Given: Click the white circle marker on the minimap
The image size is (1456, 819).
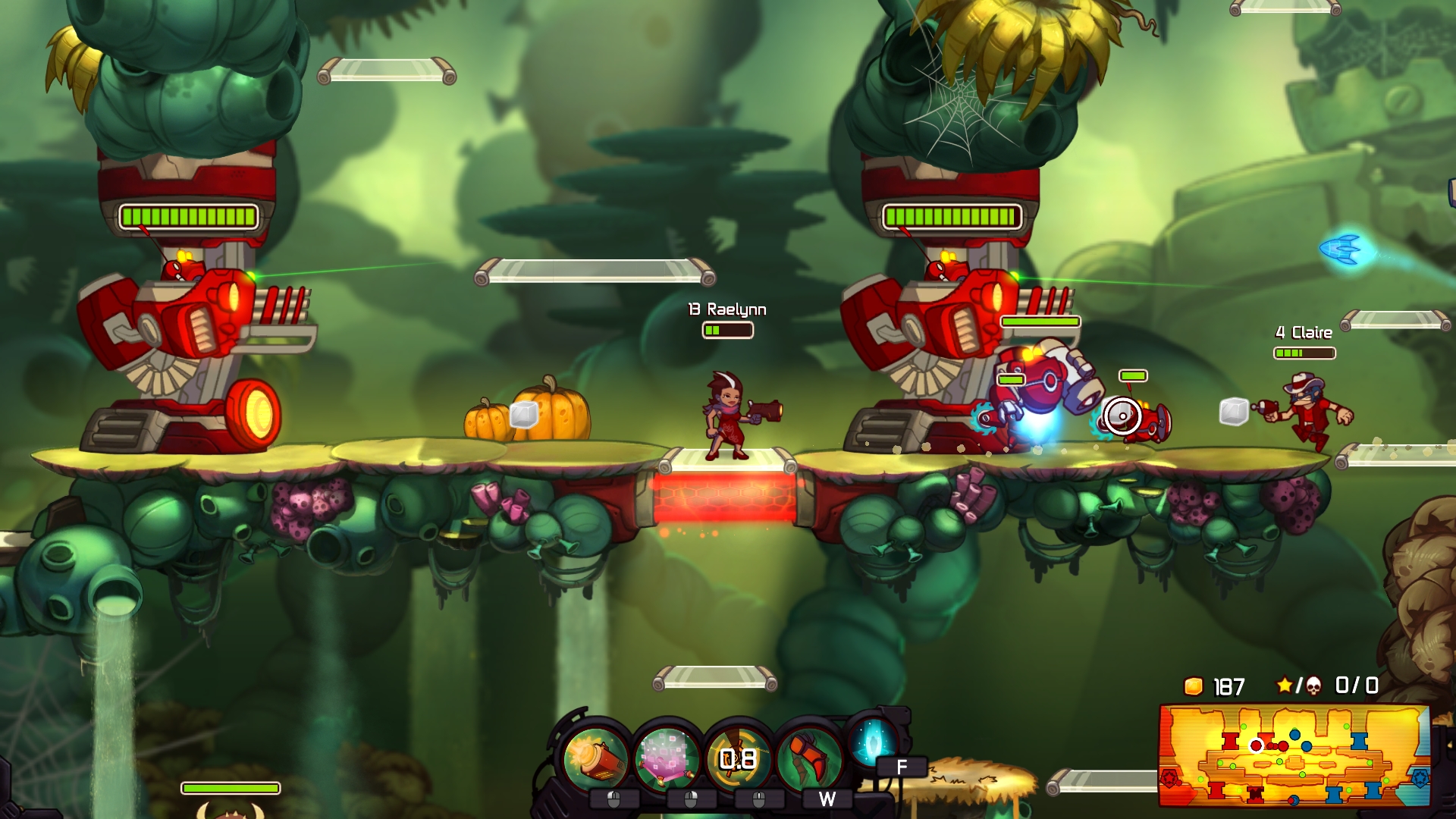Looking at the screenshot, I should (x=1256, y=745).
